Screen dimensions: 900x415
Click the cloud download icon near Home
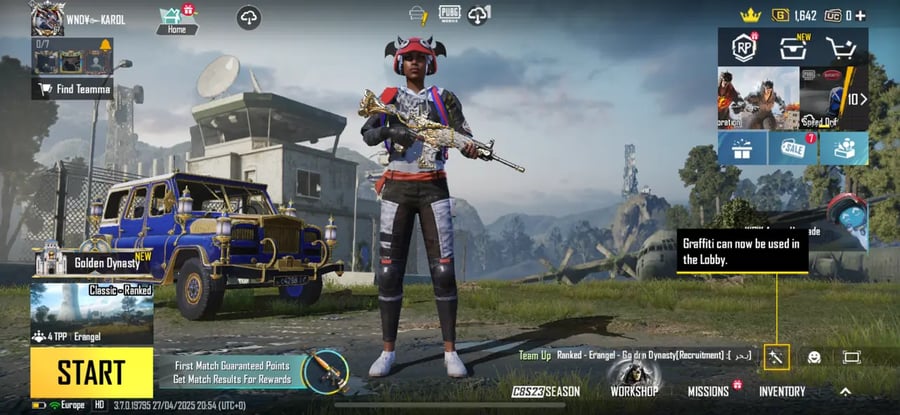(248, 17)
